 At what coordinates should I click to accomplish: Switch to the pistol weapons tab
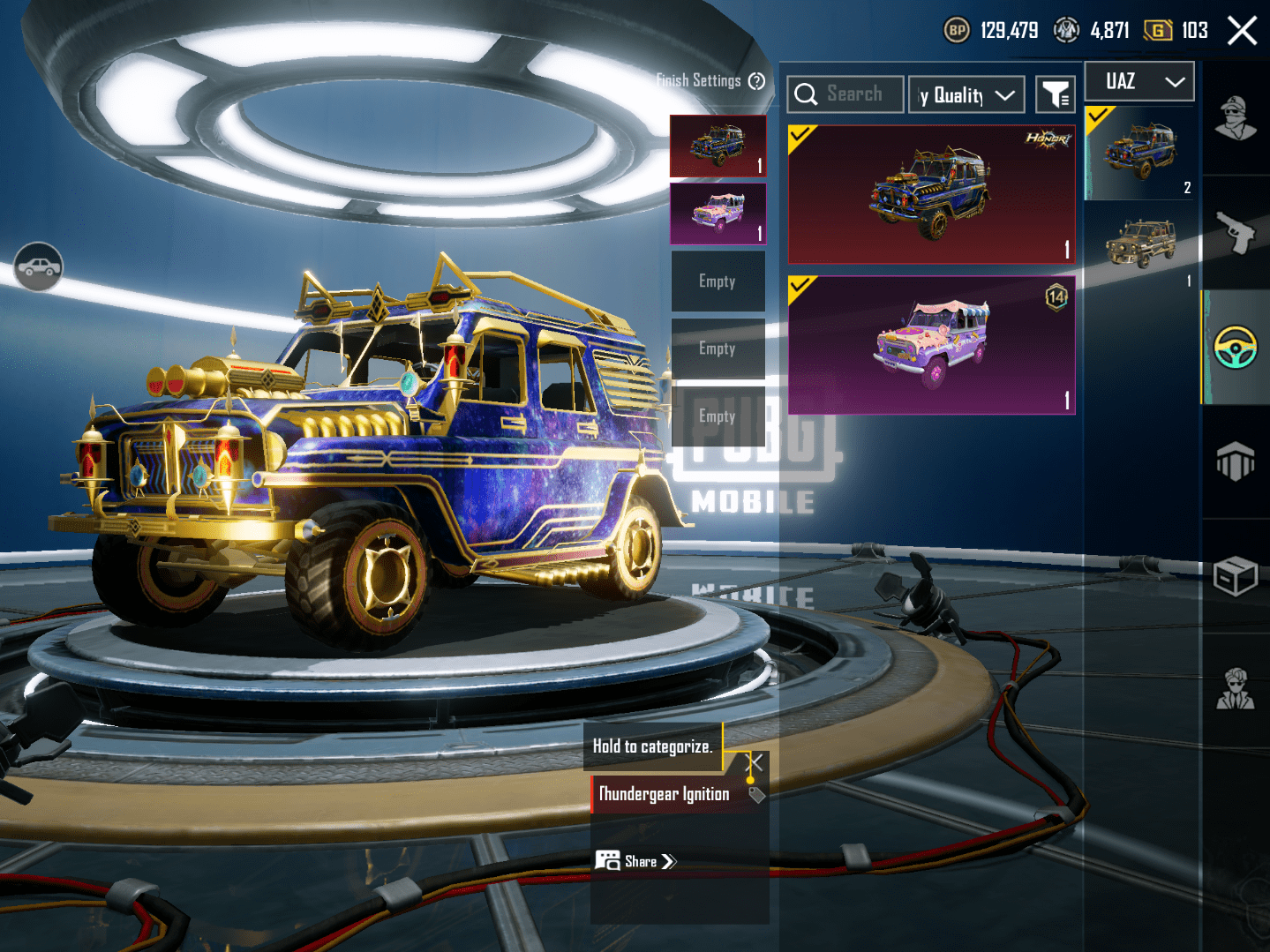click(x=1236, y=233)
